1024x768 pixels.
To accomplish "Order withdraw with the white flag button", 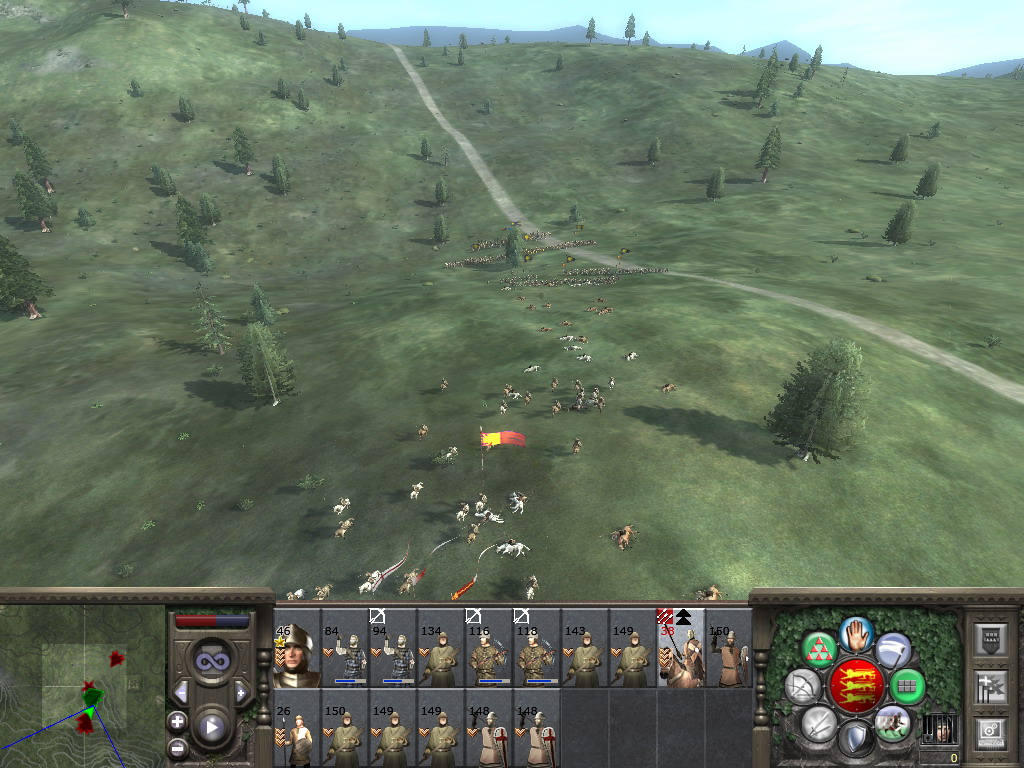I will (x=893, y=648).
